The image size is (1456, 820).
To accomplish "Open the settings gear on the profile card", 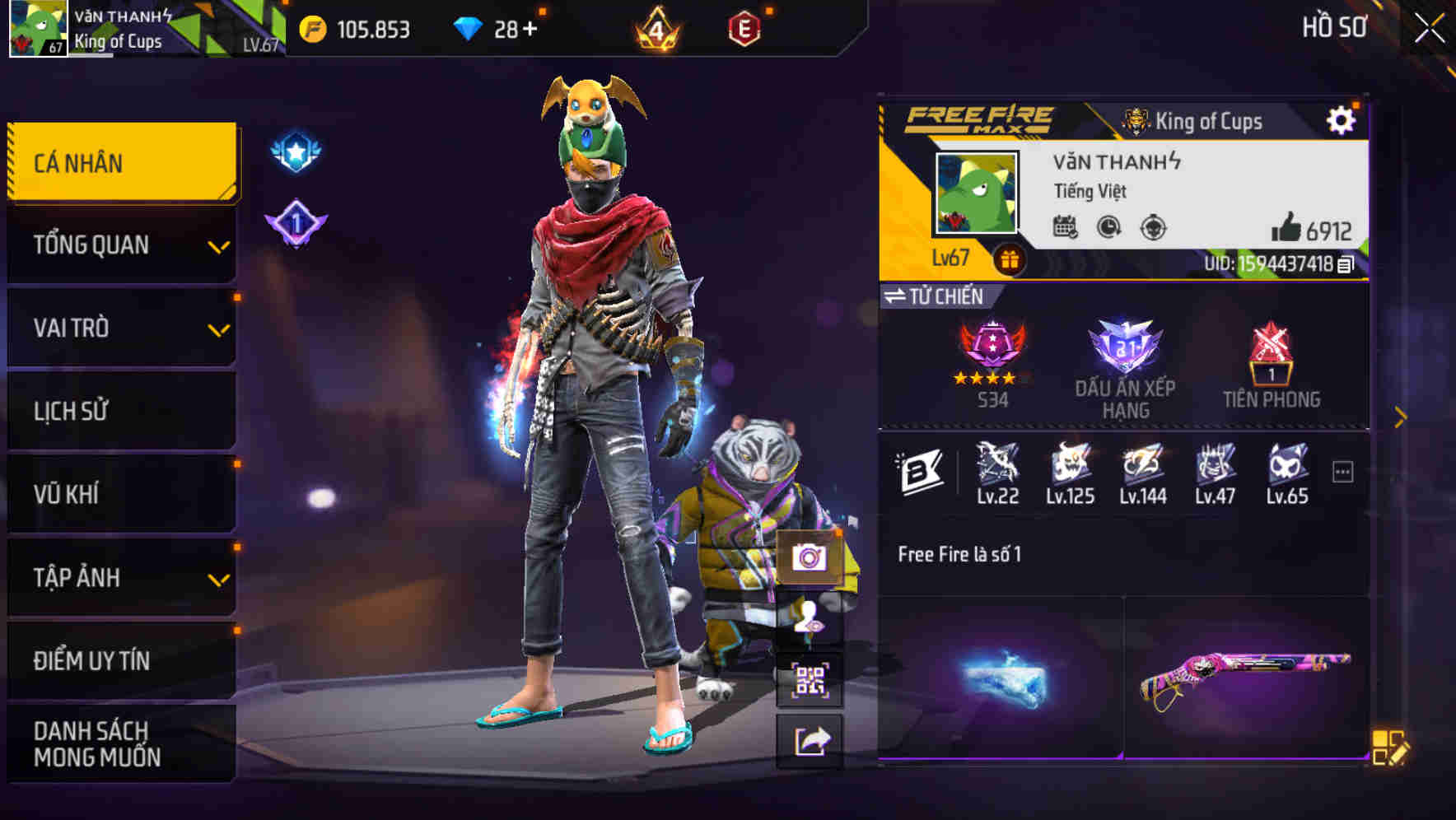I will click(1342, 119).
